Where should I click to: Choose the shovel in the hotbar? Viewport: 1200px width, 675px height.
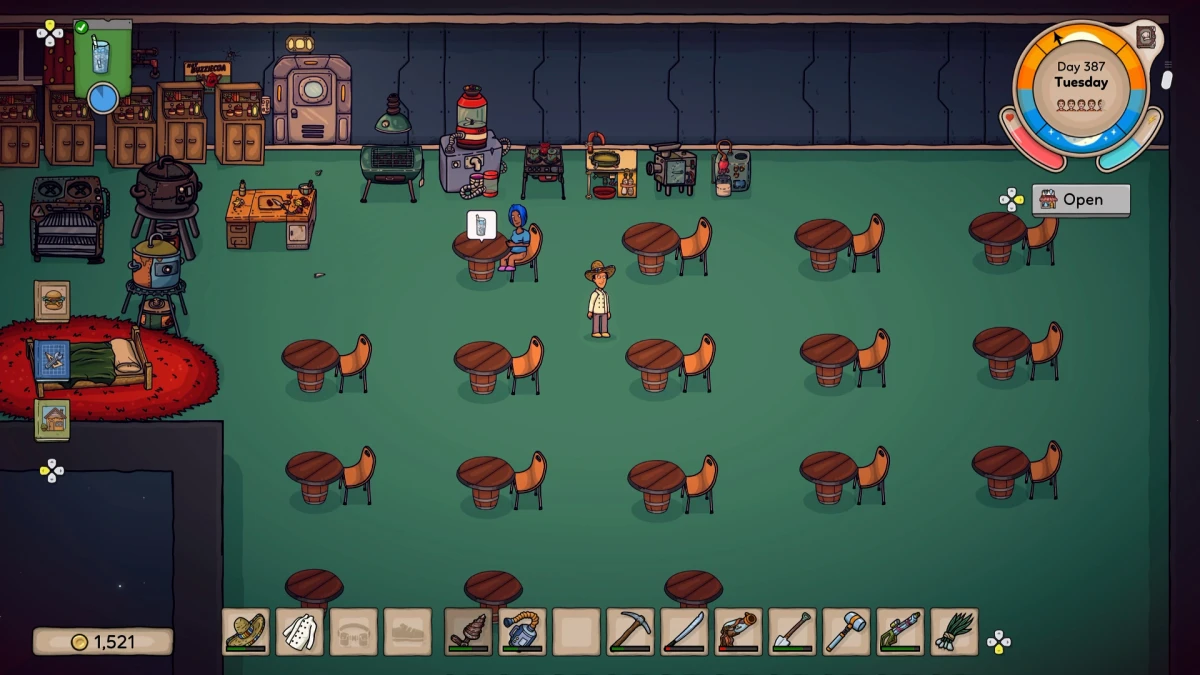click(792, 632)
